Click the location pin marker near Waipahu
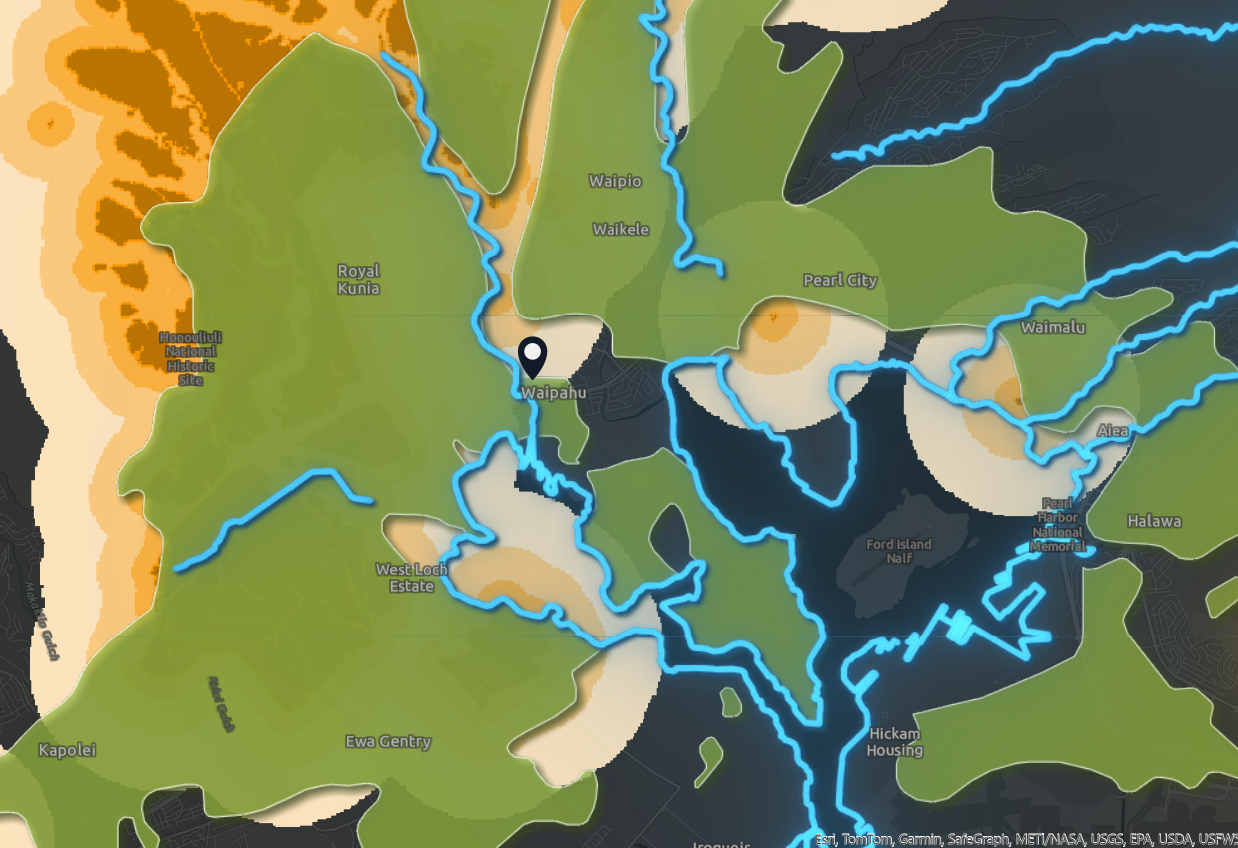Screen dimensions: 1238x848 (533, 357)
